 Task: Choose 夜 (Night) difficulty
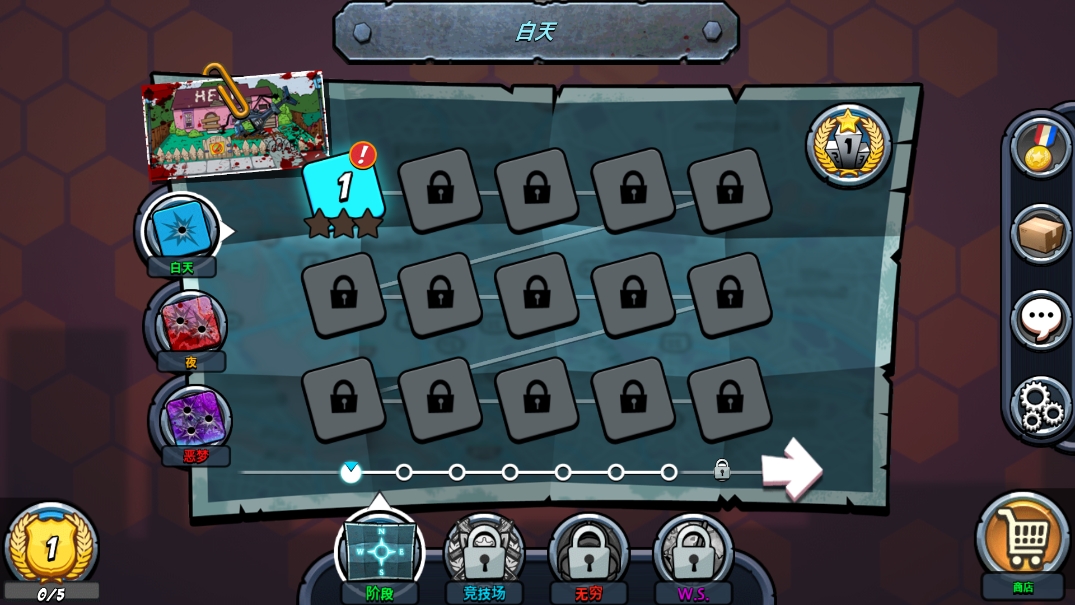(x=189, y=324)
